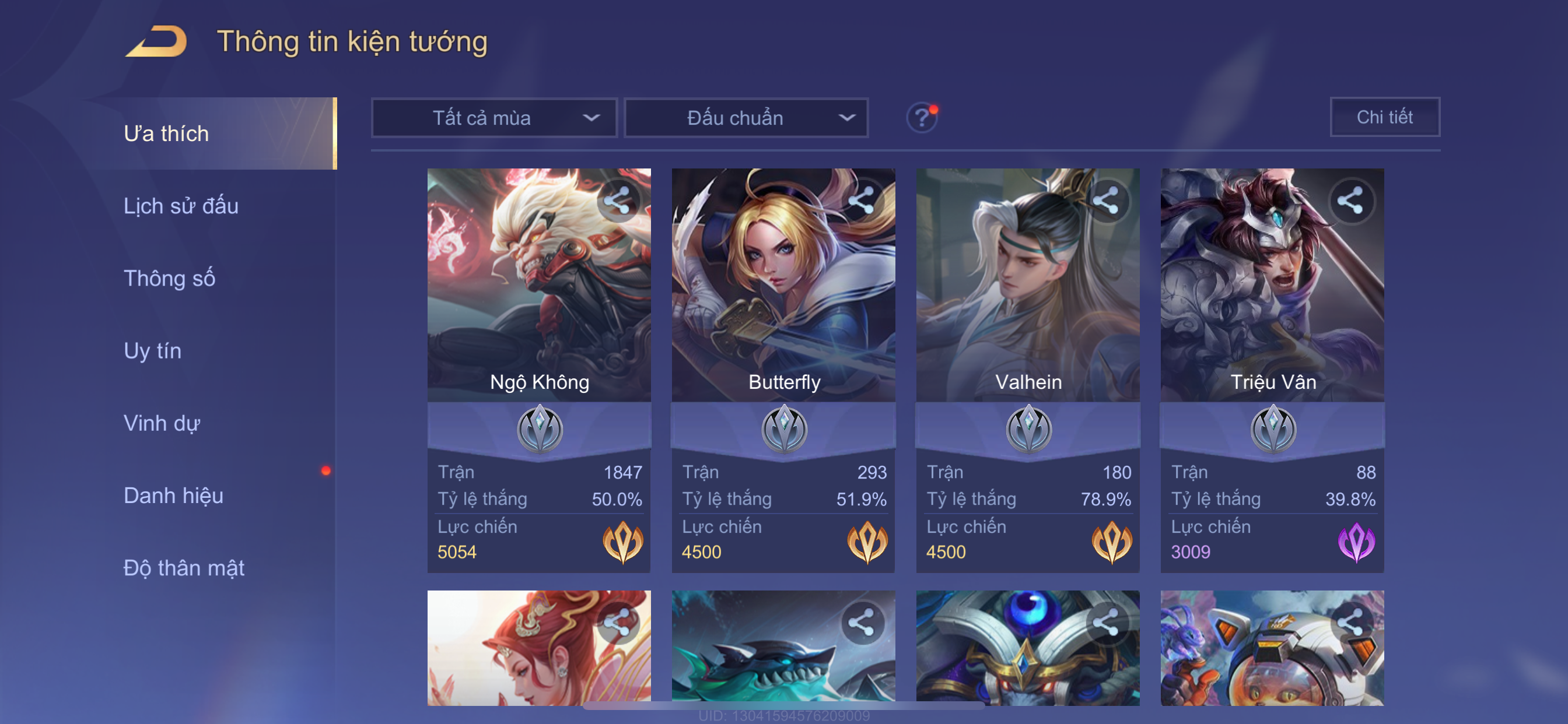Image resolution: width=1568 pixels, height=724 pixels.
Task: Open the Chi tiết details button
Action: click(1384, 117)
